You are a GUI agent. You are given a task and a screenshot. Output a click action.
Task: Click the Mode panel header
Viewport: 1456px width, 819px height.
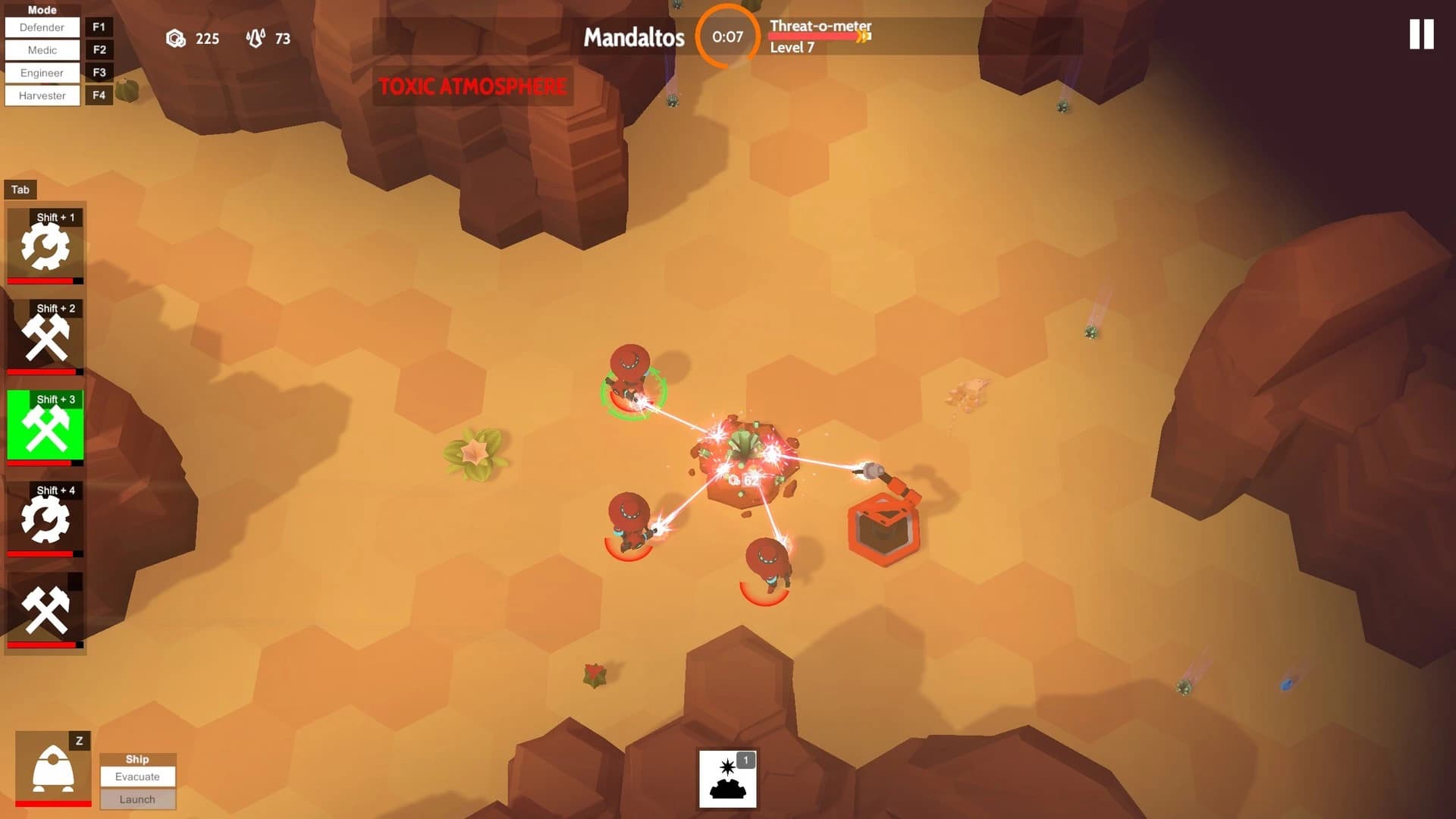tap(42, 9)
